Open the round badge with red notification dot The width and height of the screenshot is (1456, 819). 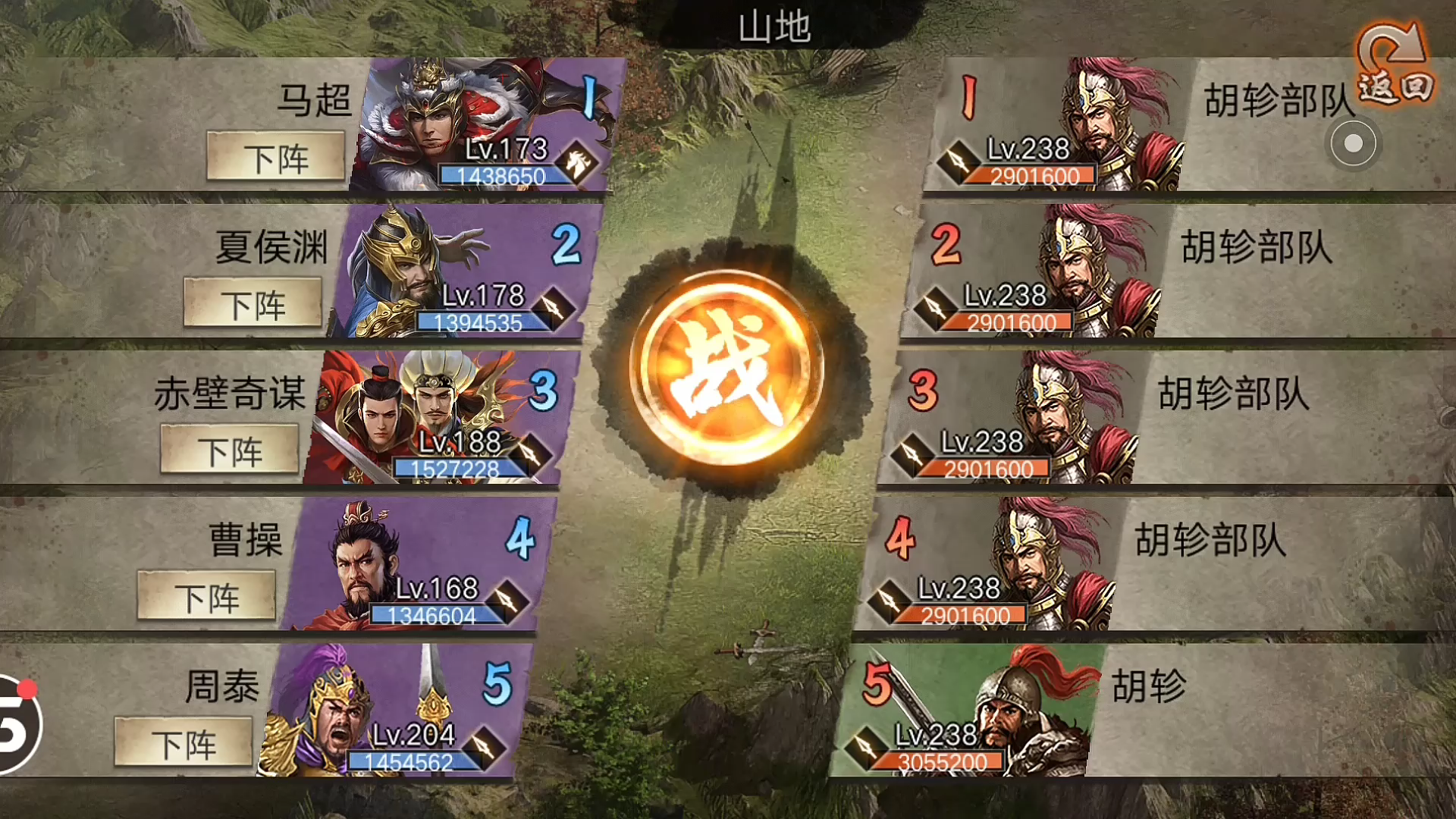pos(17,724)
